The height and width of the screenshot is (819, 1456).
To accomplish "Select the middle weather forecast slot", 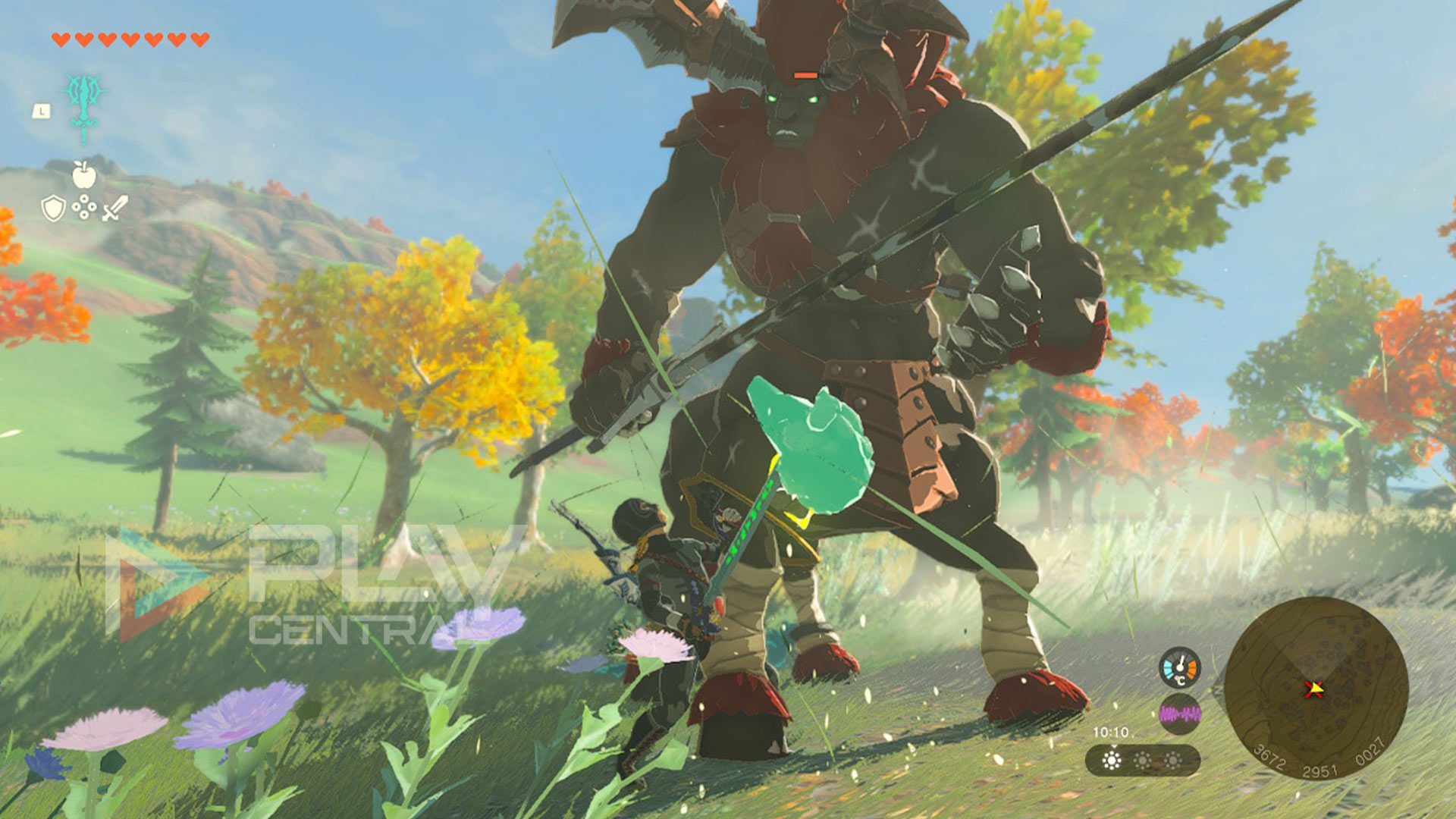I will [1142, 758].
